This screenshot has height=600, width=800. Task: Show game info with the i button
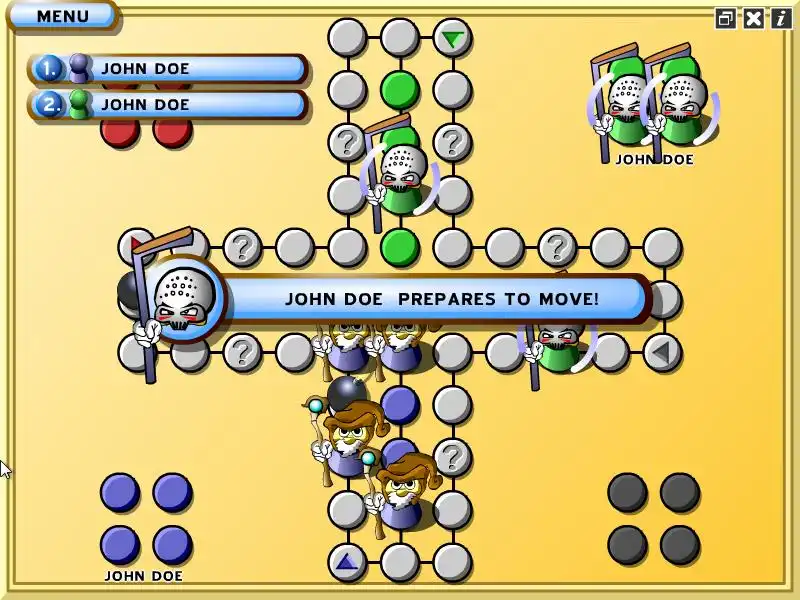pos(780,18)
